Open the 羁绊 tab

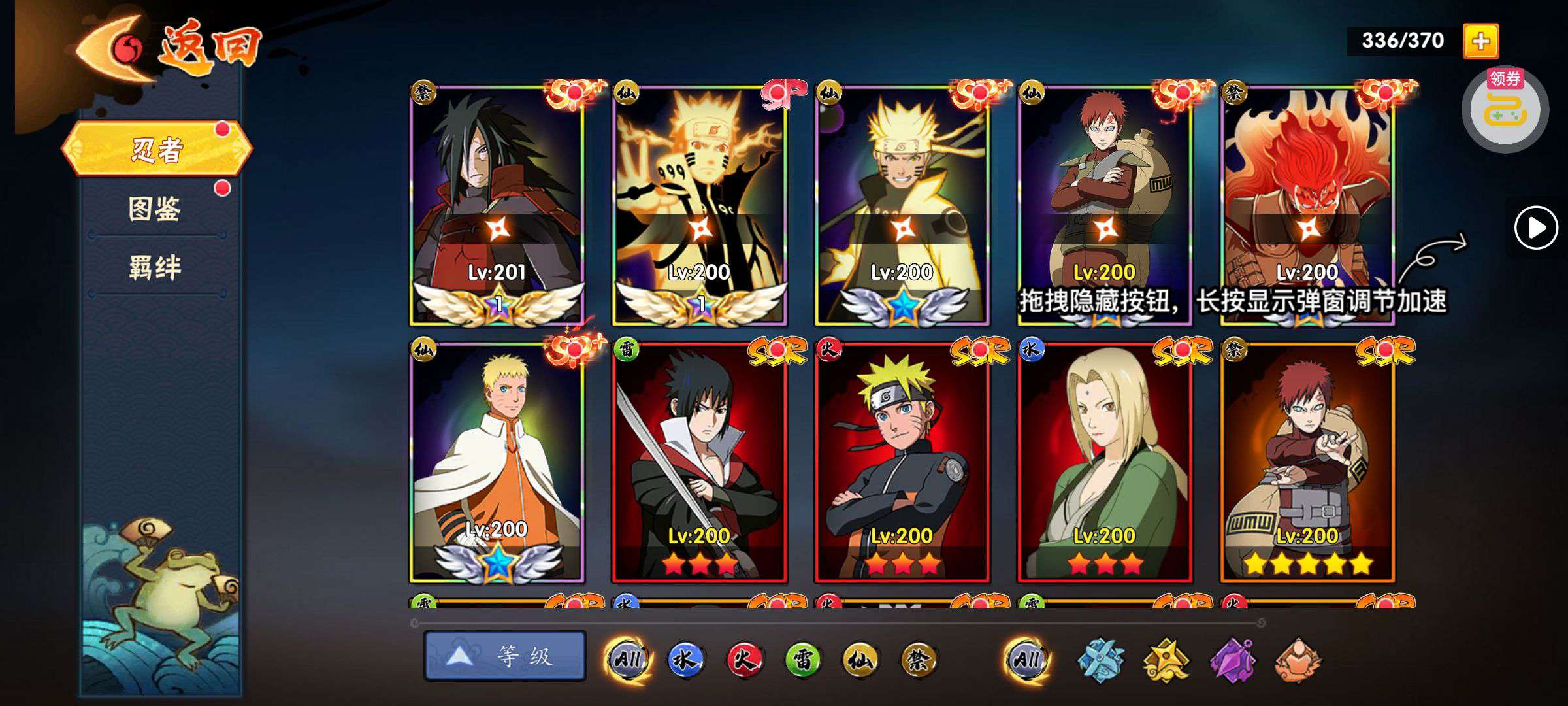(x=155, y=267)
